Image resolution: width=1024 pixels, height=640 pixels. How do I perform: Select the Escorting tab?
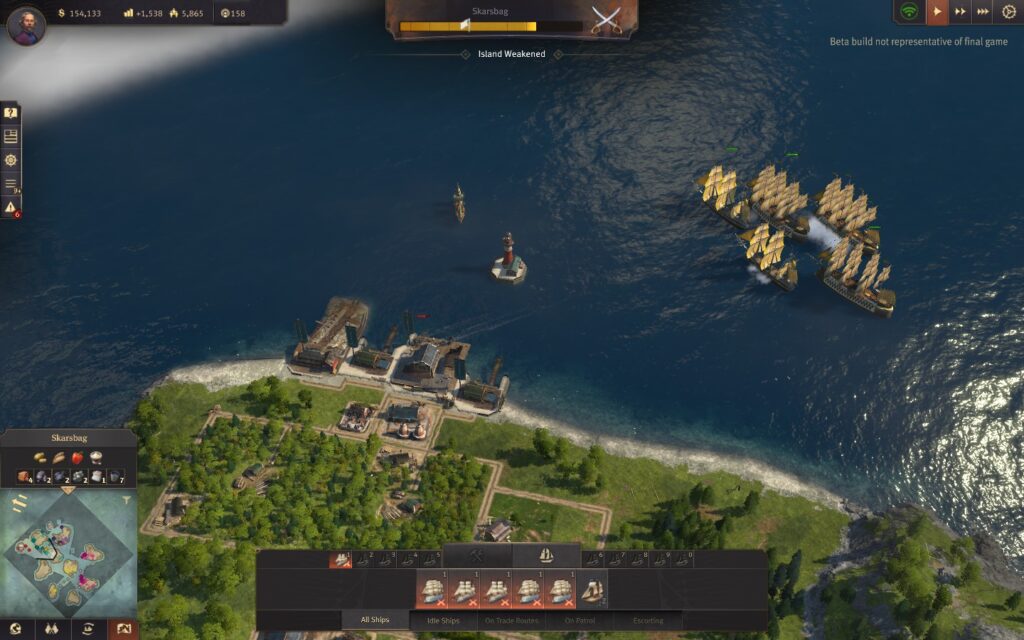click(x=648, y=621)
